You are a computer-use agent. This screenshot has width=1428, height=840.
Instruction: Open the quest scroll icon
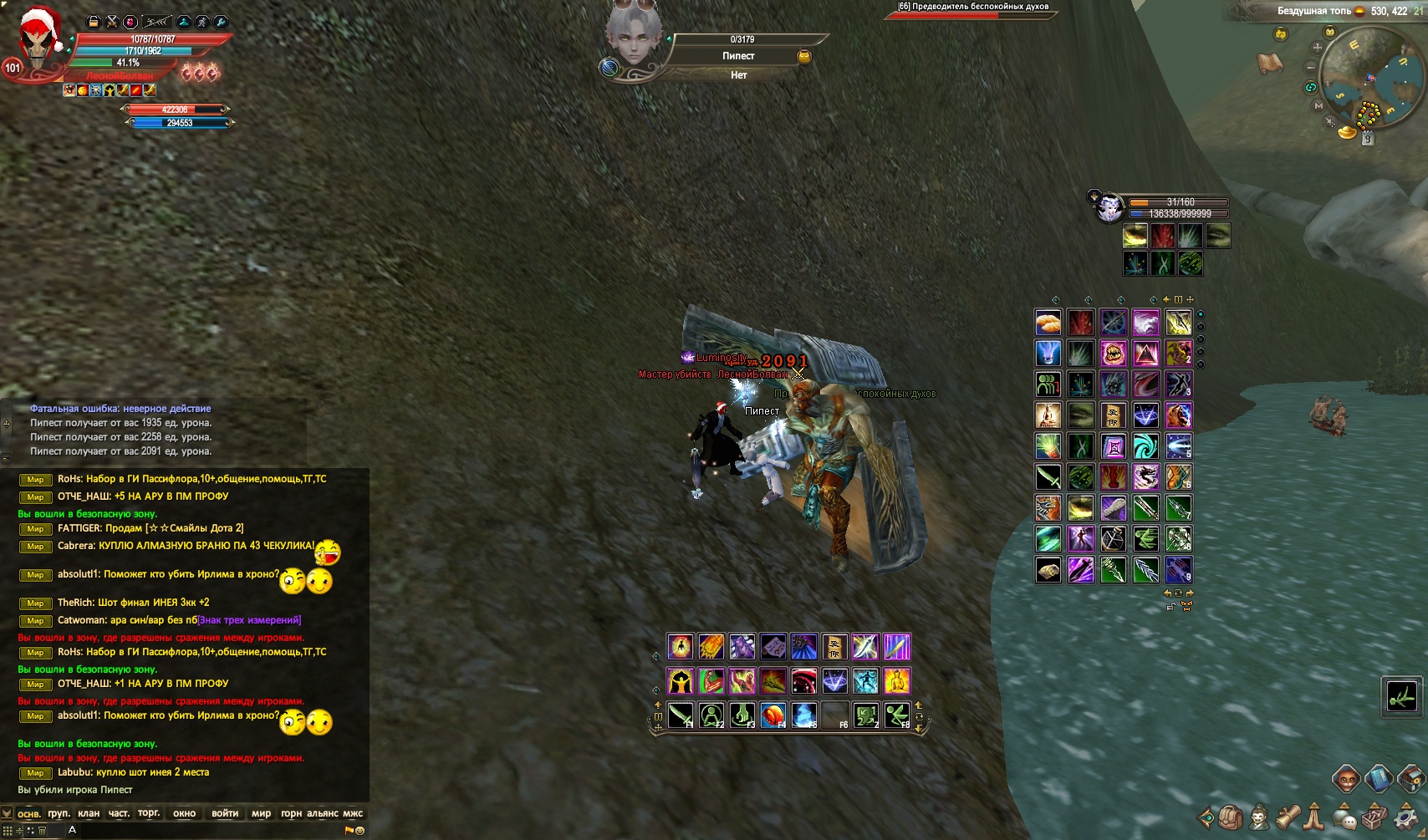(x=1288, y=817)
